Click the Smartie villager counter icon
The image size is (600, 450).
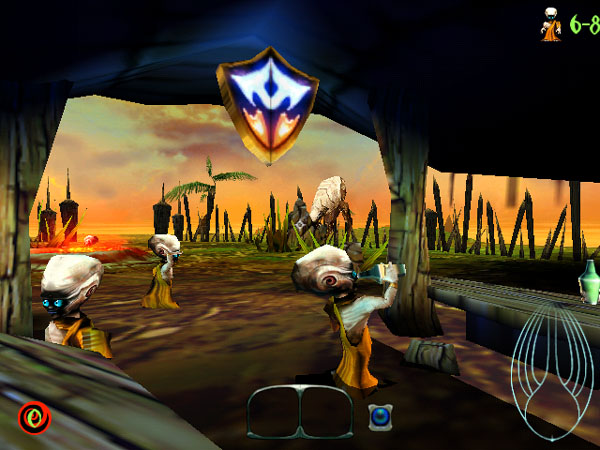click(x=549, y=24)
